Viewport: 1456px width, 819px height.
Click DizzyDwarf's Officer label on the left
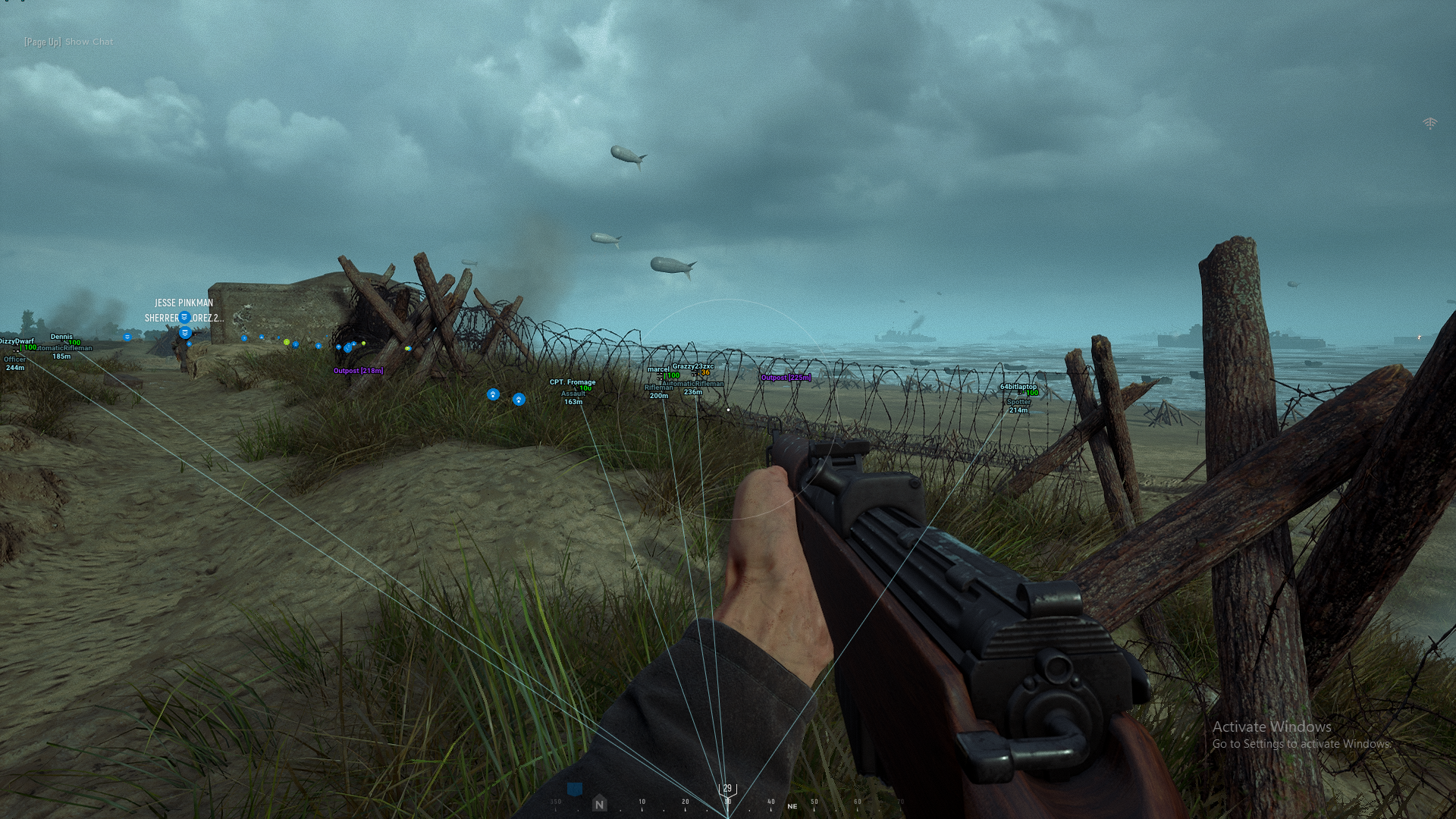coord(14,359)
